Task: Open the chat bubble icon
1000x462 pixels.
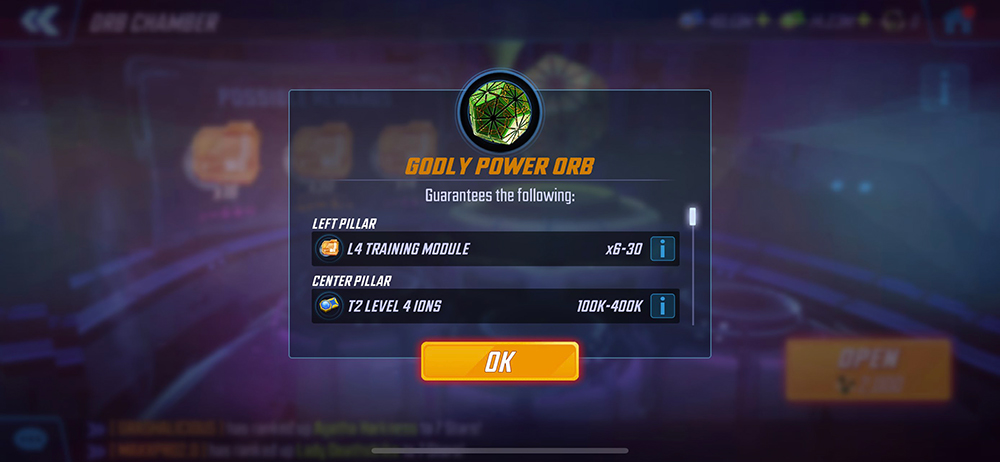Action: pos(32,439)
